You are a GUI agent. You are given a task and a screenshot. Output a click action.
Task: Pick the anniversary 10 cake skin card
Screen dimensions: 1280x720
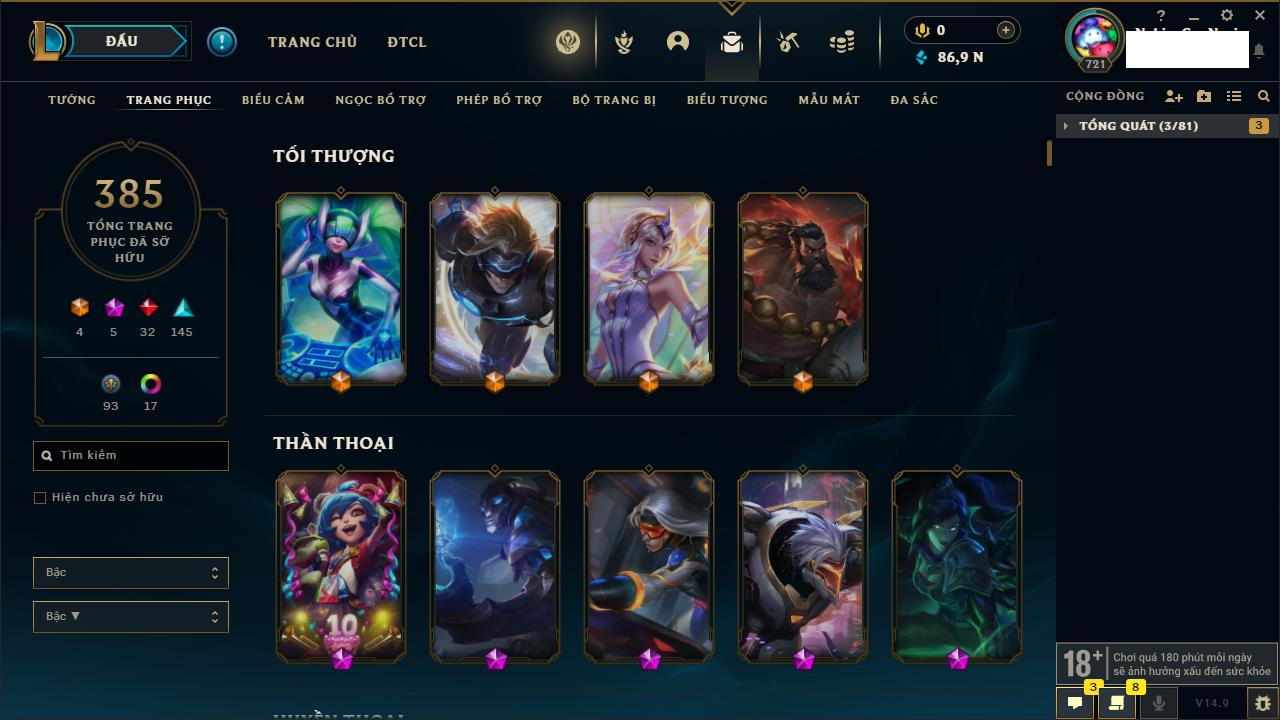coord(341,565)
